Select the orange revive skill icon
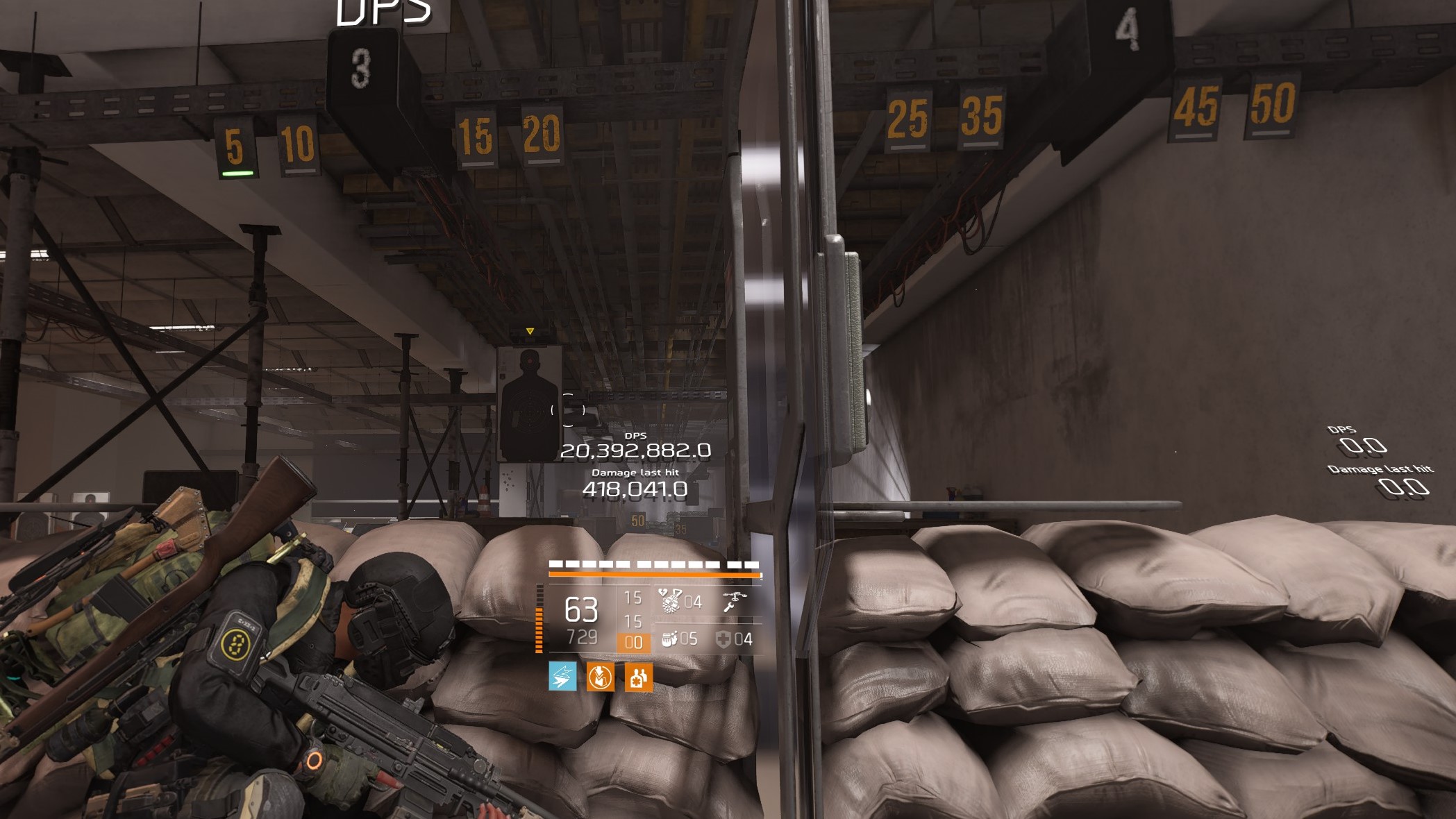1456x819 pixels. pos(639,677)
